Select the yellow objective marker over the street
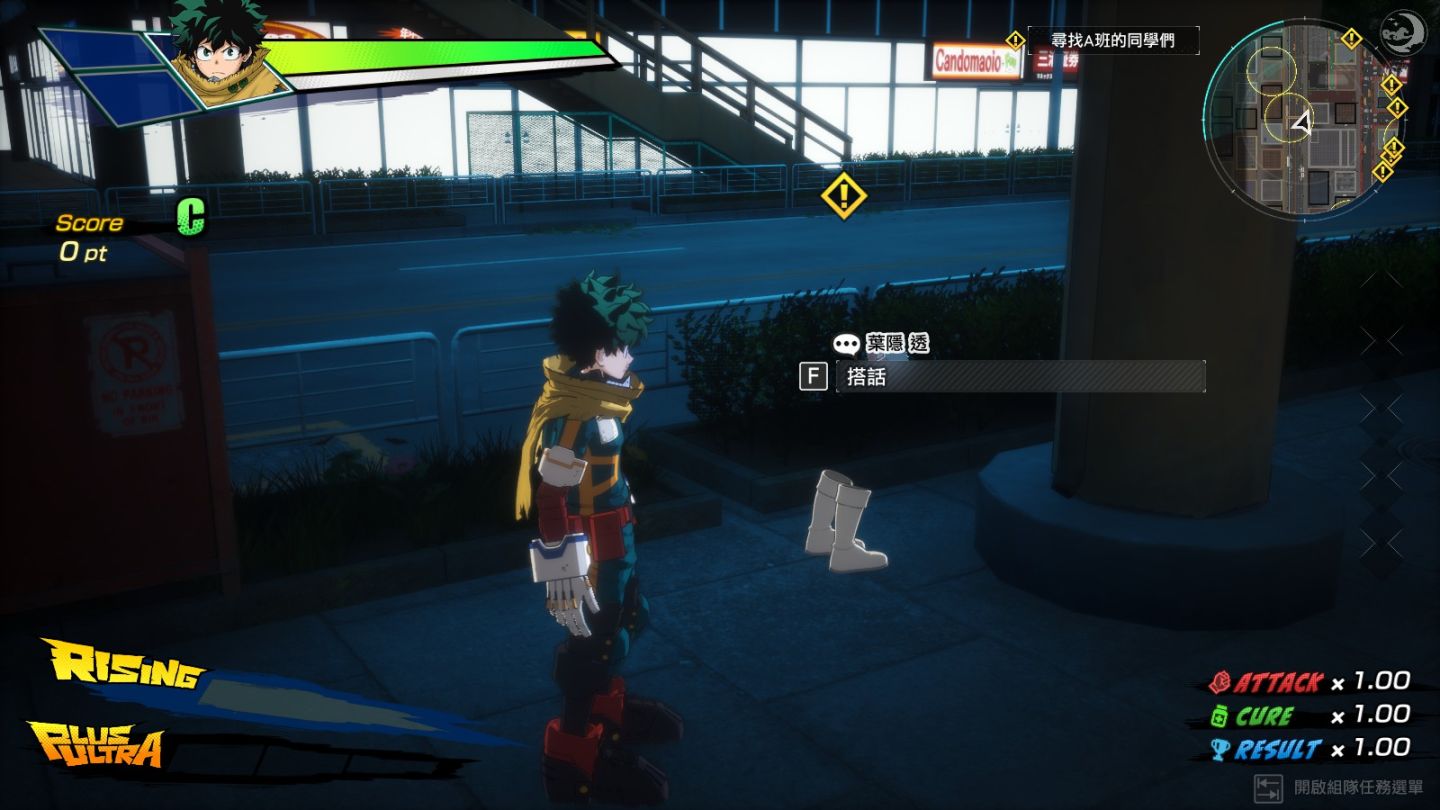 843,195
